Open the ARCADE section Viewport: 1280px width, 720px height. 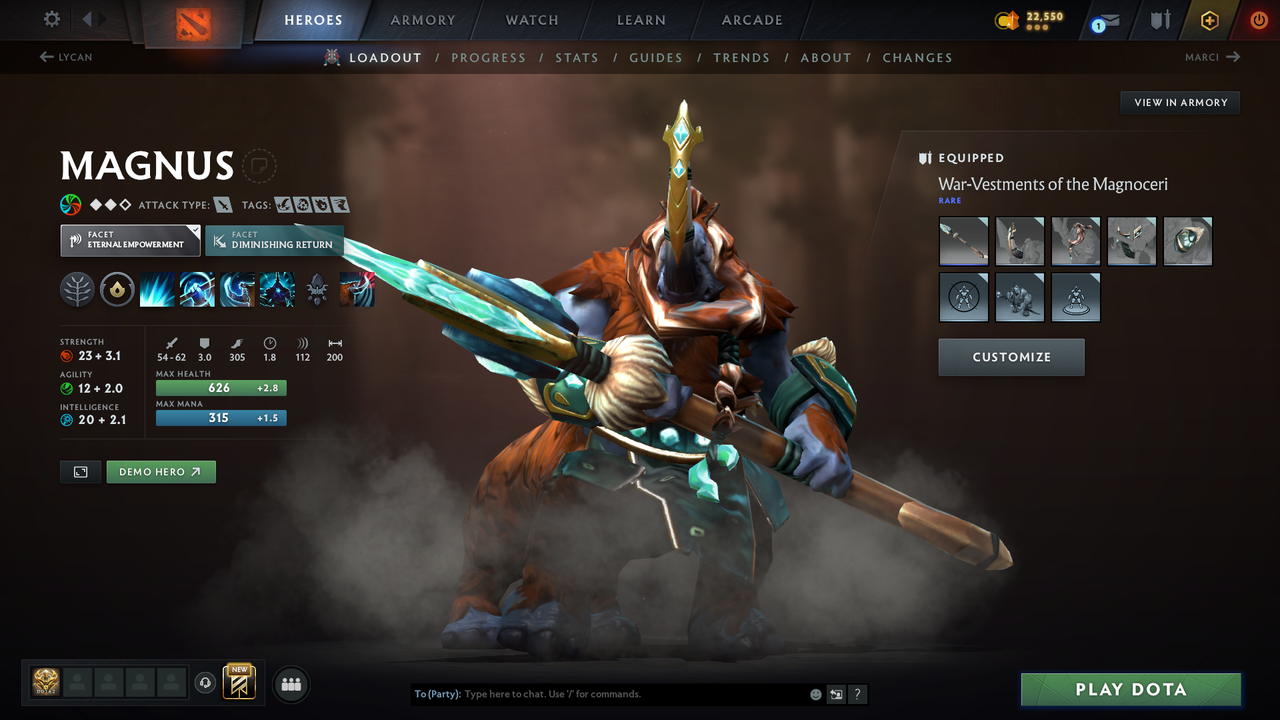(x=751, y=20)
